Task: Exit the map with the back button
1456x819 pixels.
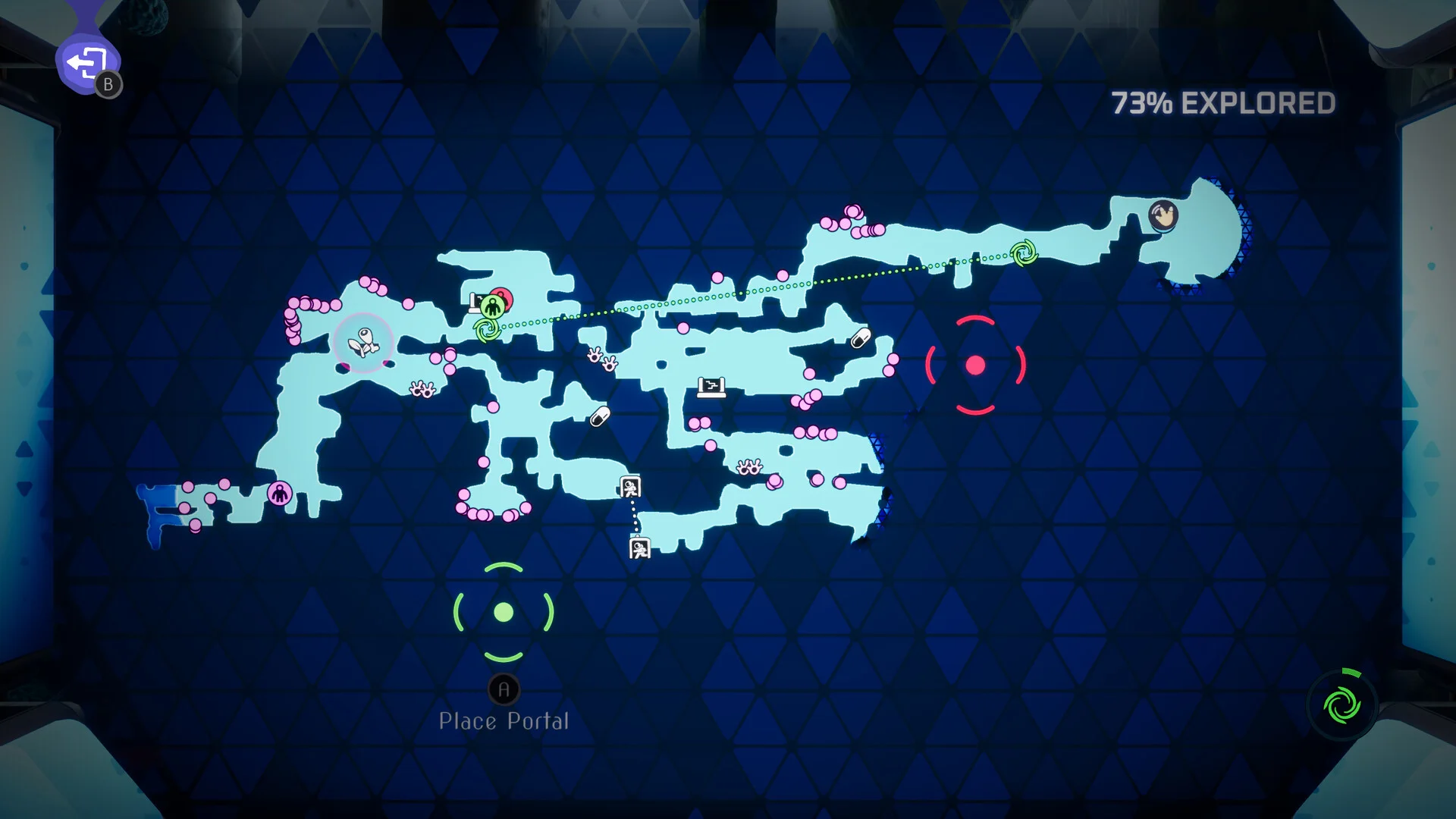Action: (88, 64)
